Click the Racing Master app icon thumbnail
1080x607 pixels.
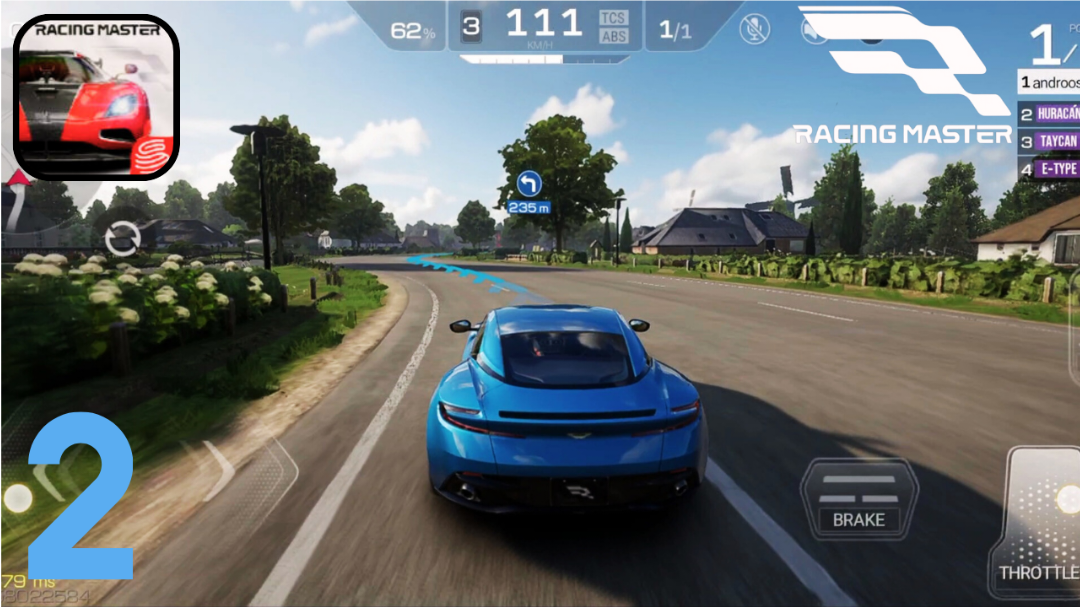point(96,97)
